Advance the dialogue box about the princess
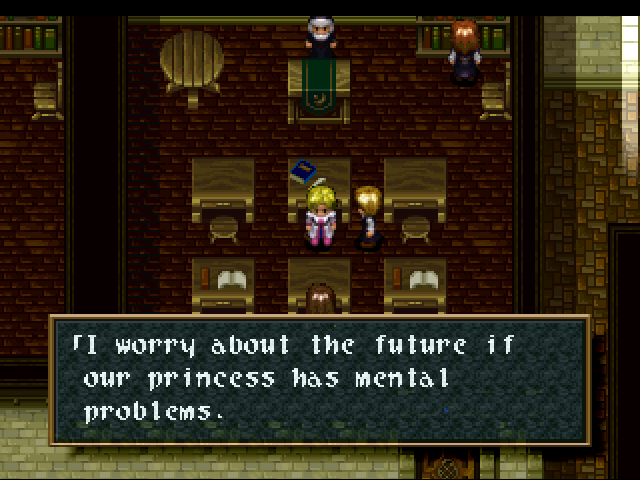Viewport: 640px width, 480px height. 319,379
